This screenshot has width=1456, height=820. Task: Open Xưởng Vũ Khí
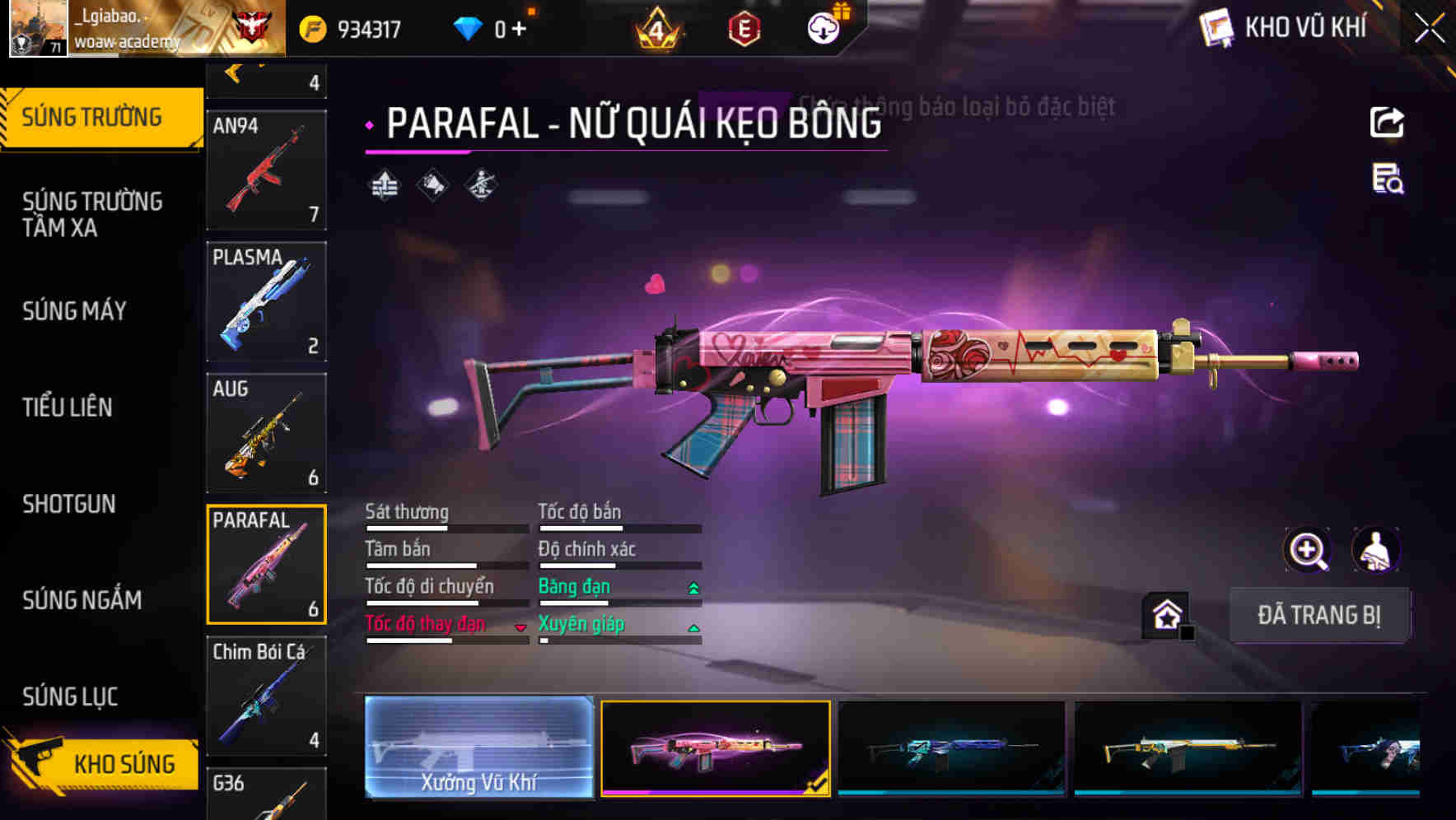tap(479, 748)
